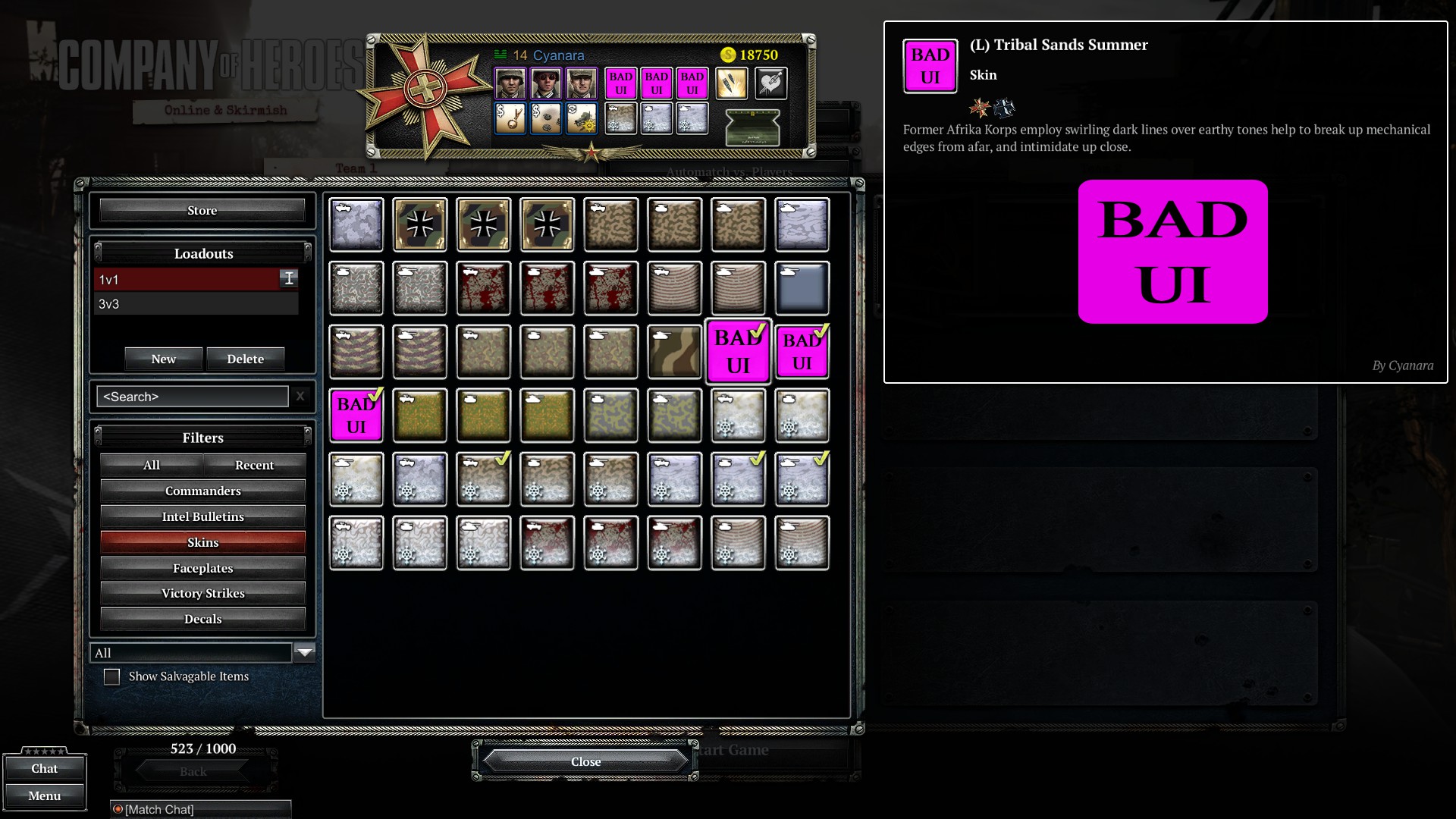Filter by Intel Bulletins
This screenshot has height=819, width=1456.
click(202, 516)
